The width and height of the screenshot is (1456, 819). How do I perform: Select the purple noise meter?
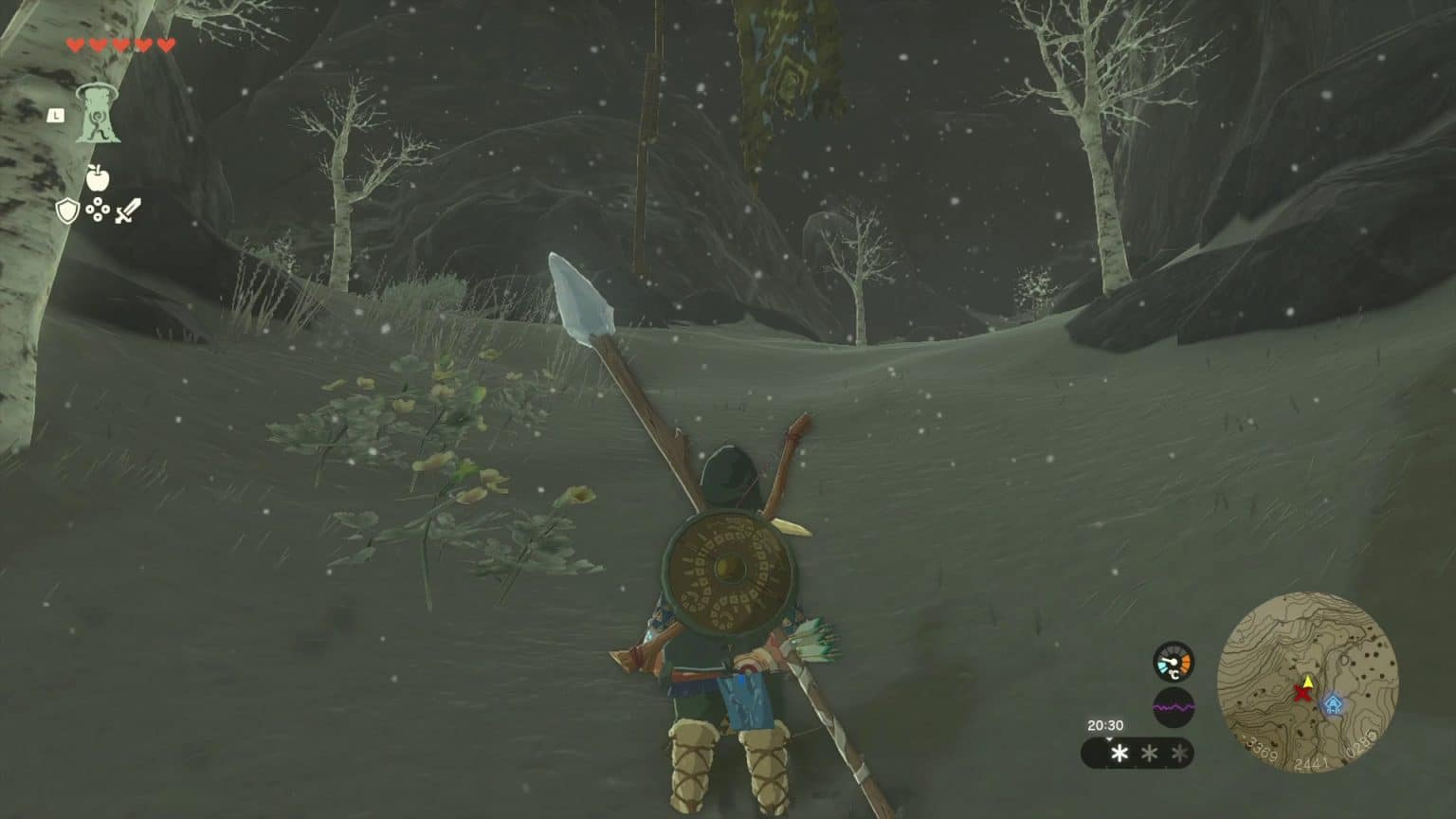click(x=1174, y=705)
